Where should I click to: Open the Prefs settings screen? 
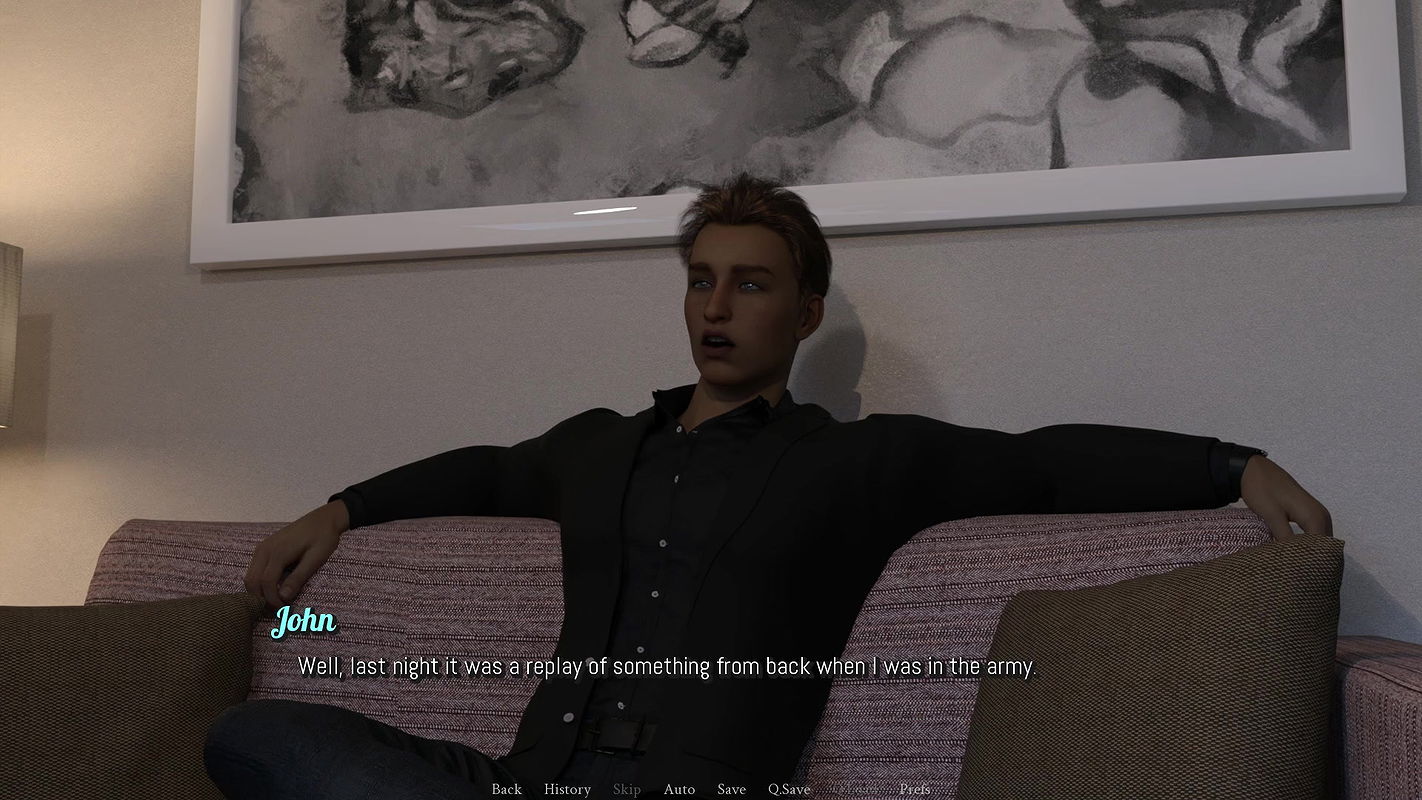(x=915, y=789)
